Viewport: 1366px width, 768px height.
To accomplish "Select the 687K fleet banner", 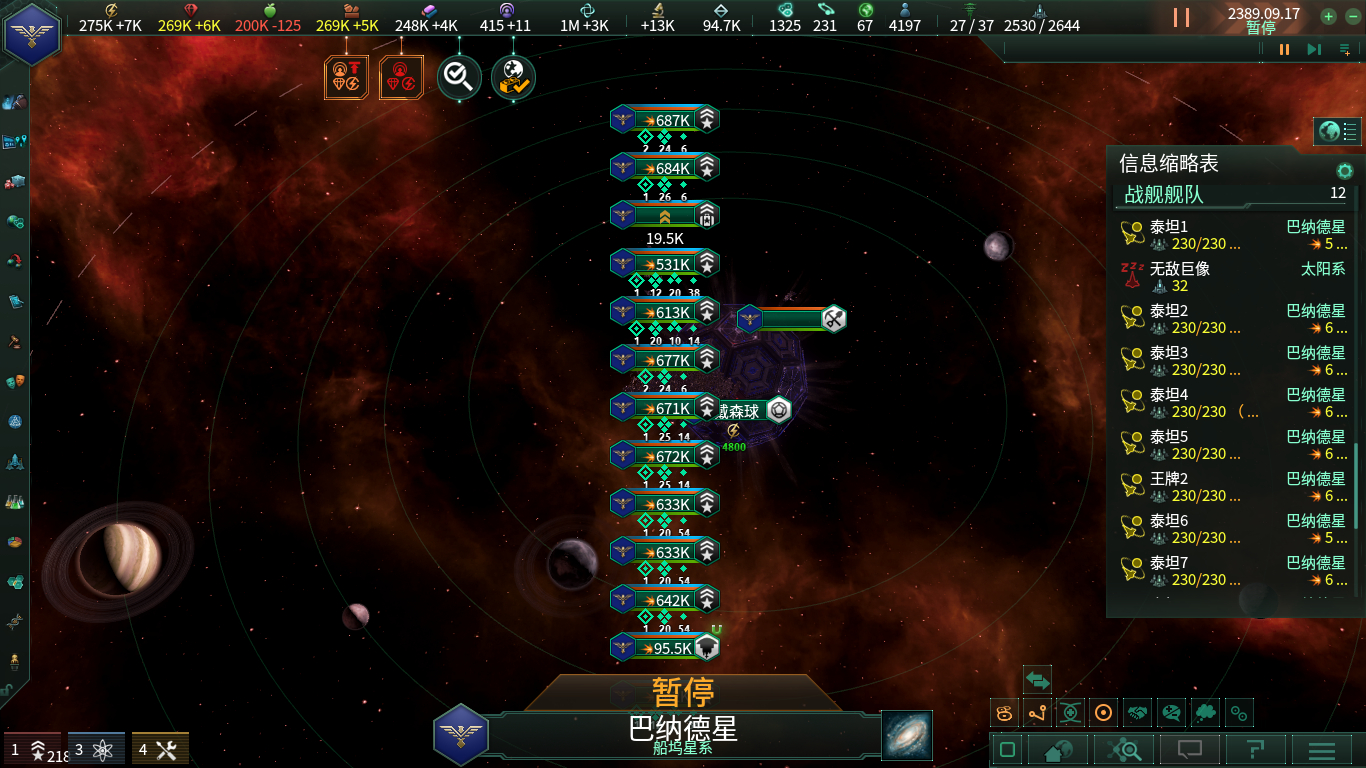I will pos(664,120).
